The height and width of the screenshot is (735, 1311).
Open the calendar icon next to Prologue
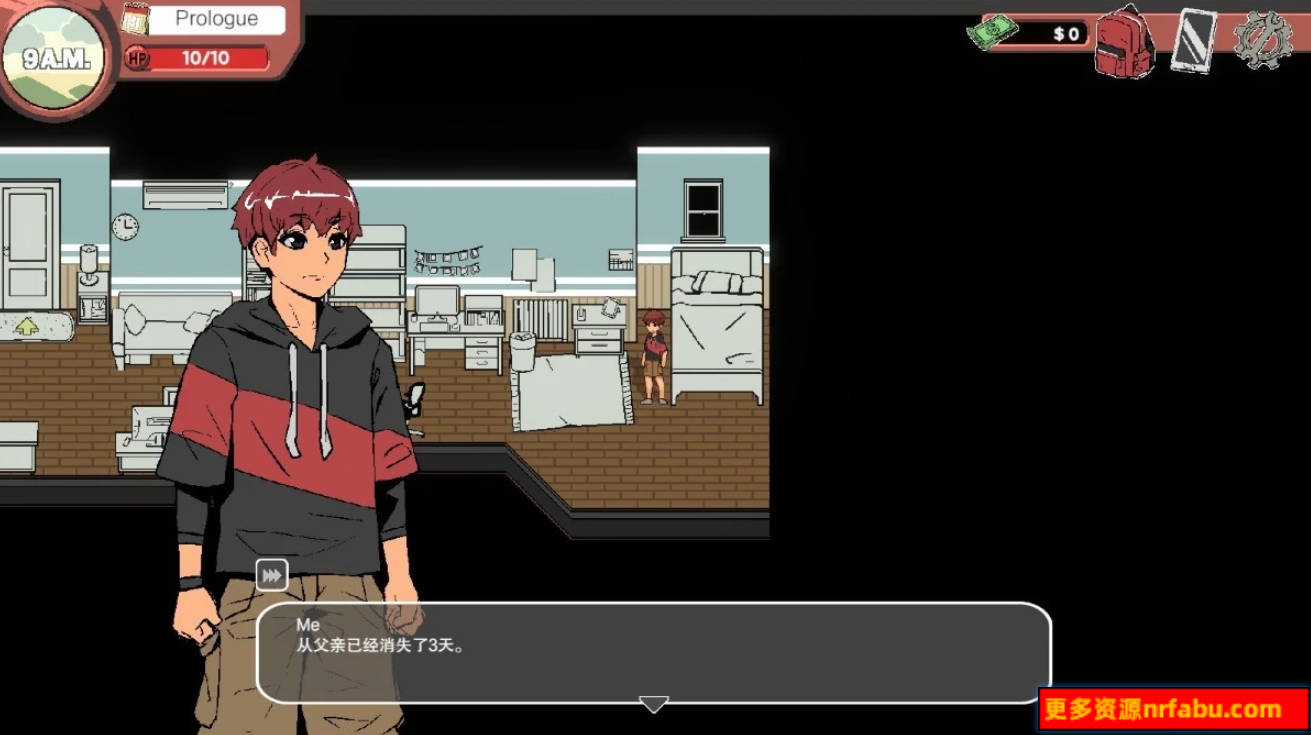click(x=135, y=18)
